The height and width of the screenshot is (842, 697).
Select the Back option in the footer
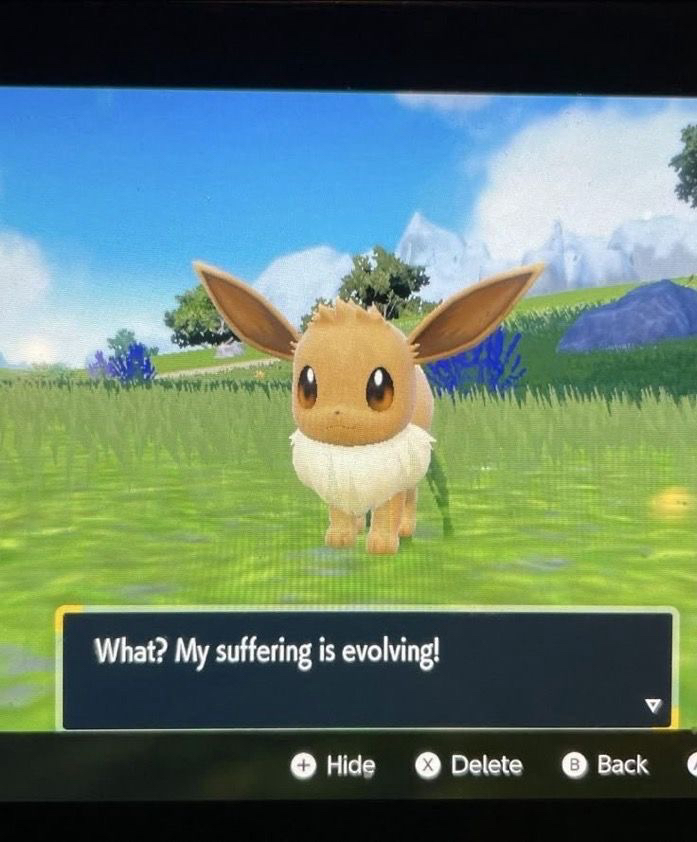606,765
